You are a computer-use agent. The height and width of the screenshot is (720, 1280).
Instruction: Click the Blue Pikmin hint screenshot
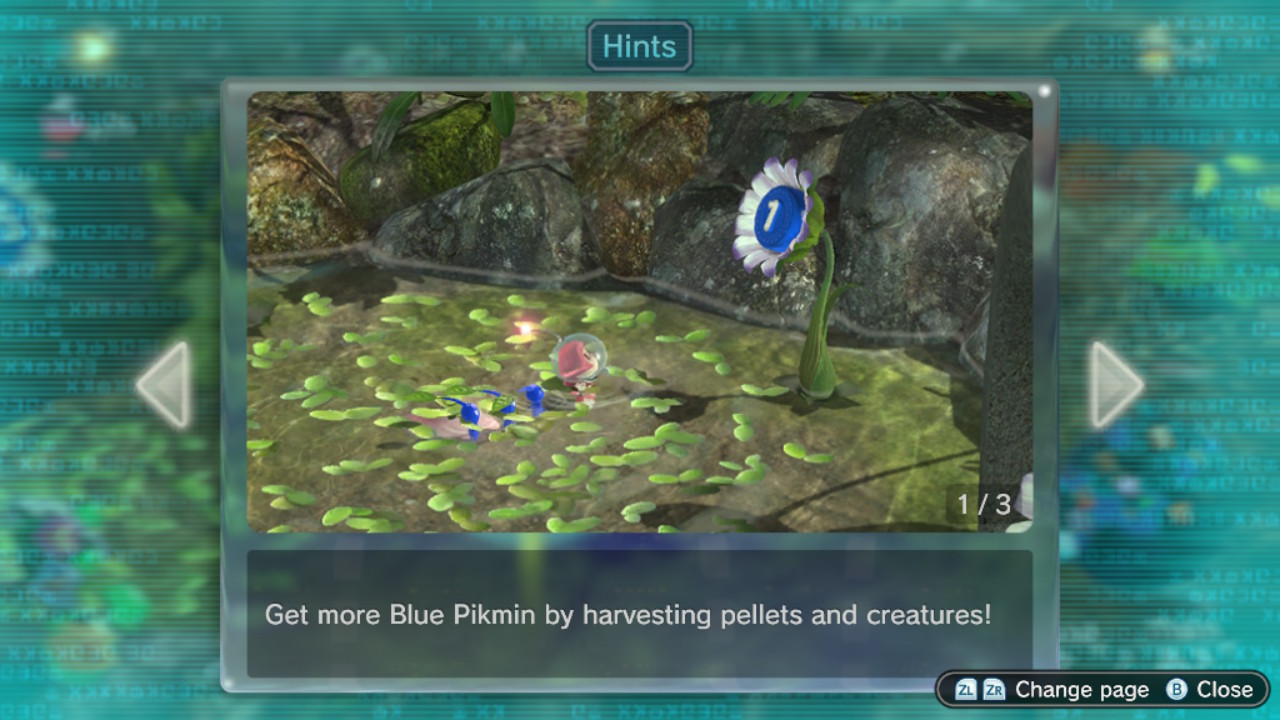(639, 312)
